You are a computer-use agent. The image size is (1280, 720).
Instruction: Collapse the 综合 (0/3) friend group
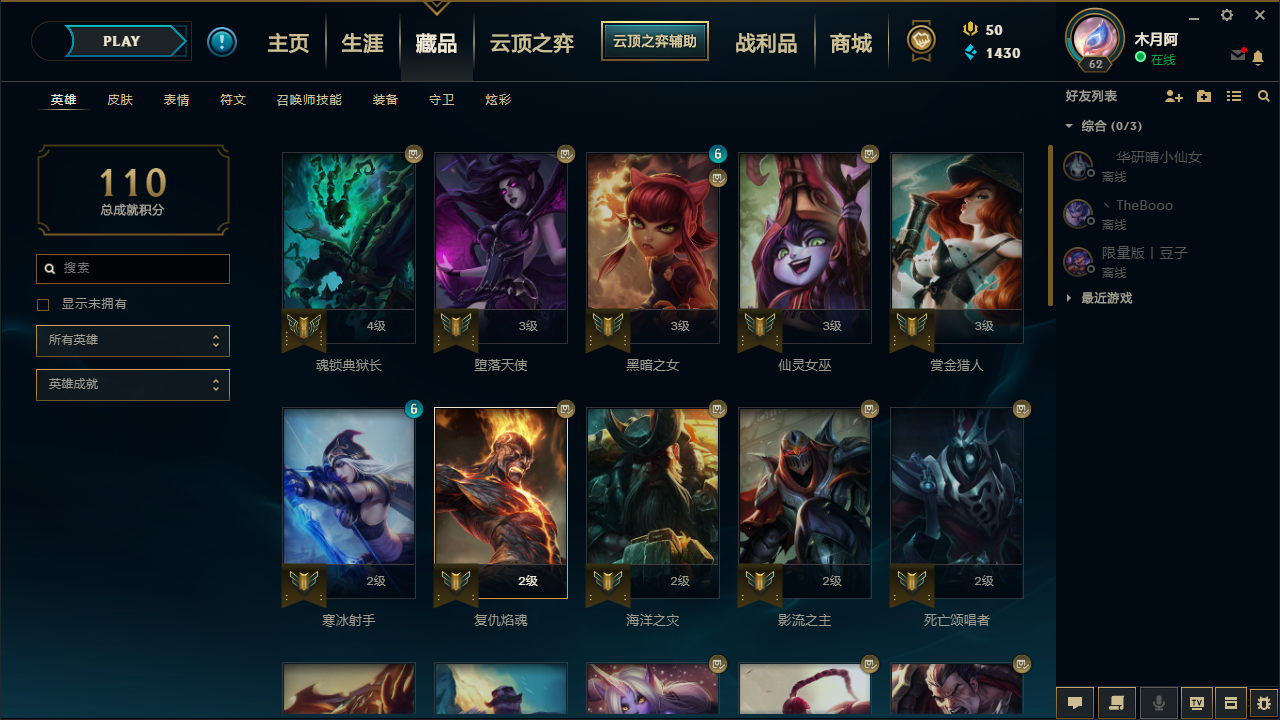(1068, 126)
